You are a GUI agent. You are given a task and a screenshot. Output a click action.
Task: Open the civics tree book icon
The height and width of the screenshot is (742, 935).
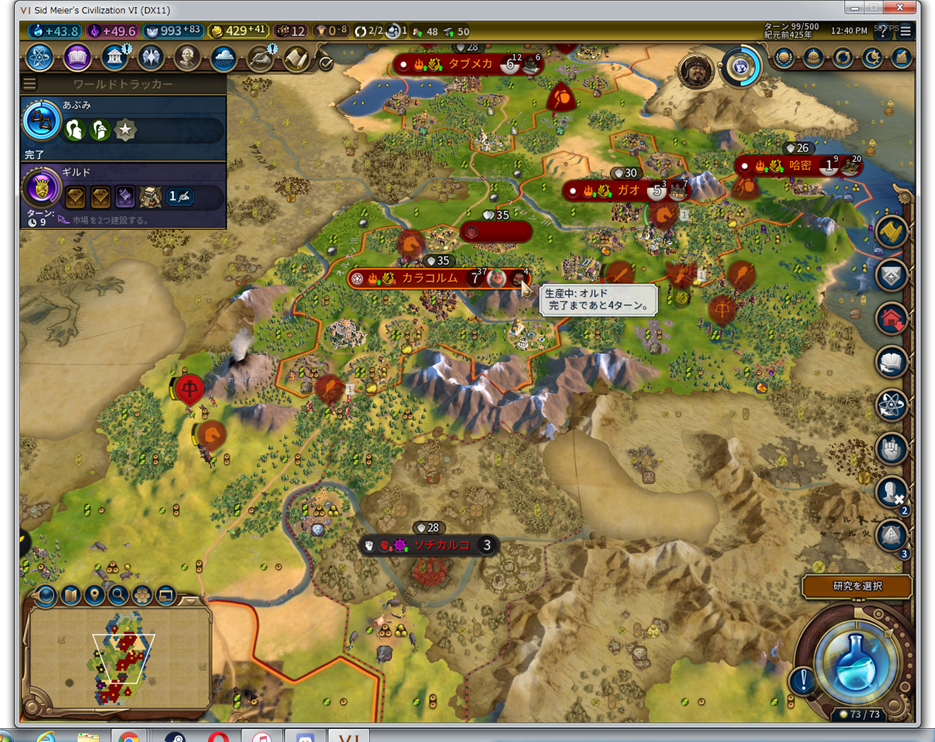pos(78,57)
